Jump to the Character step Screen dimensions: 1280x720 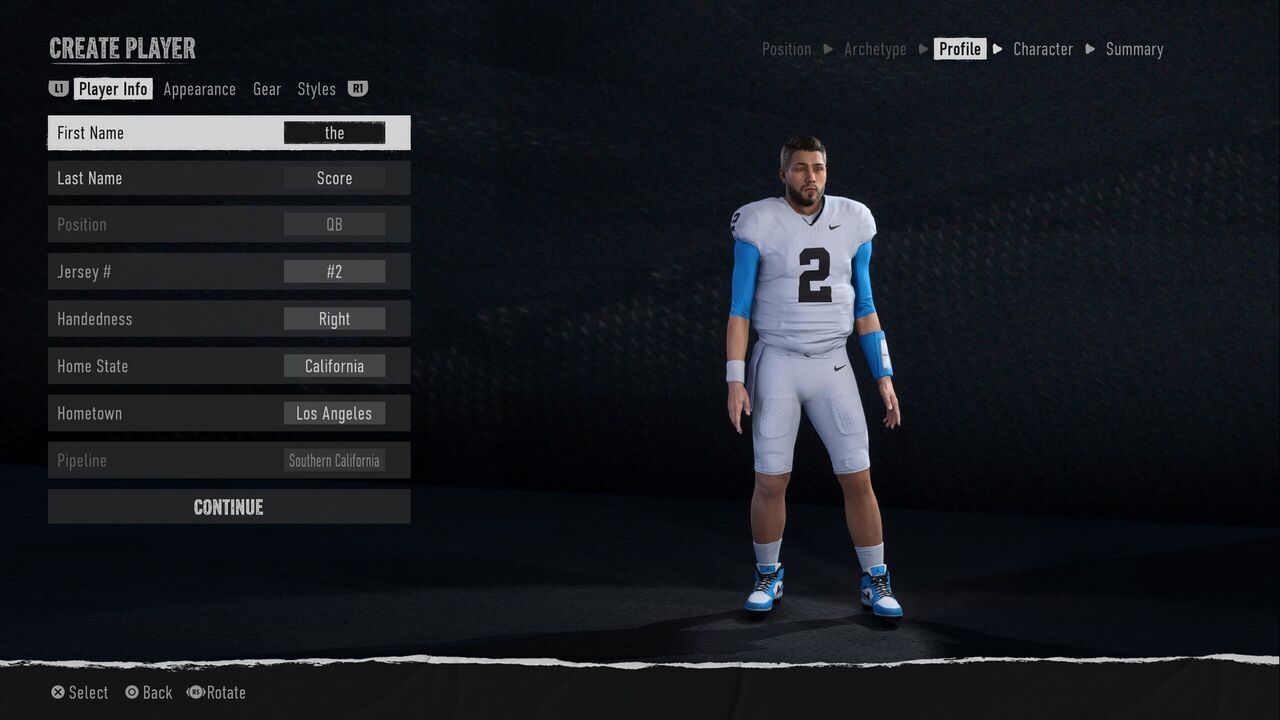[x=1042, y=49]
